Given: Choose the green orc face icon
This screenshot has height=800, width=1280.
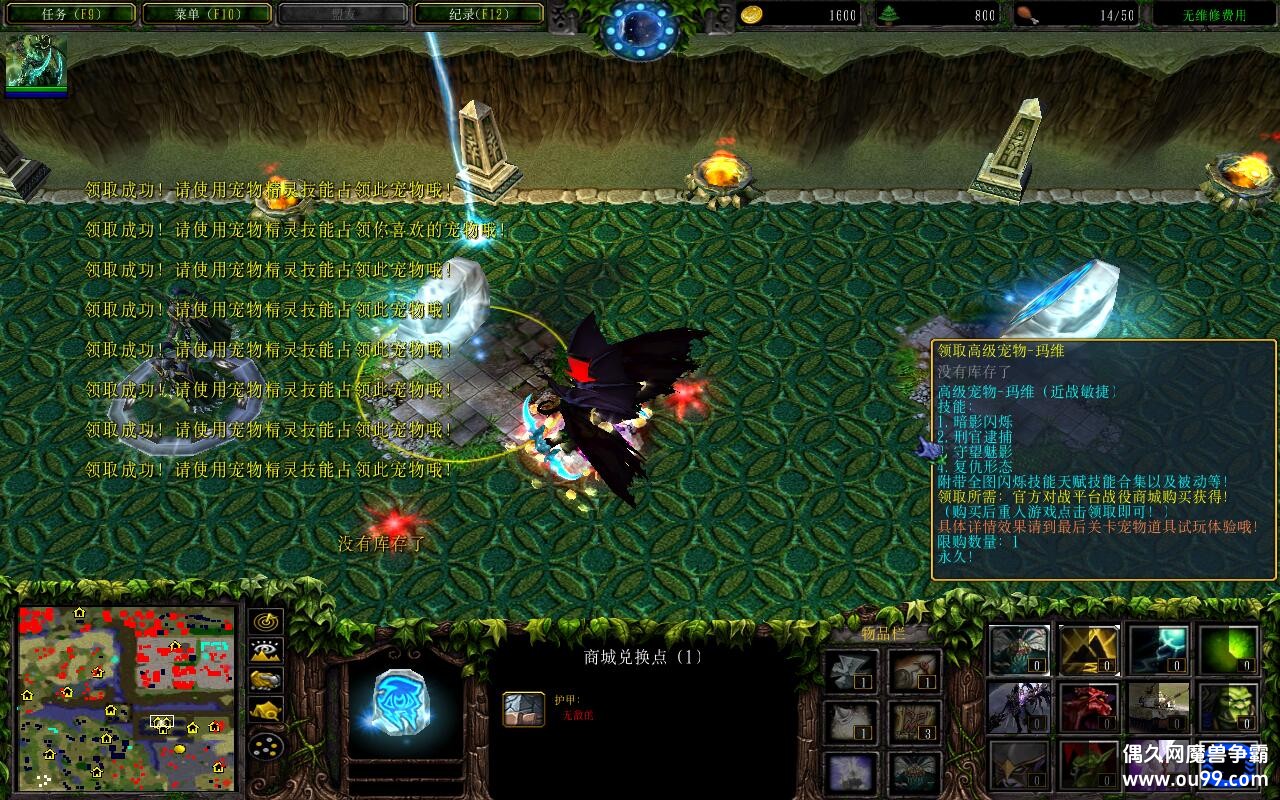Looking at the screenshot, I should point(1229,708).
